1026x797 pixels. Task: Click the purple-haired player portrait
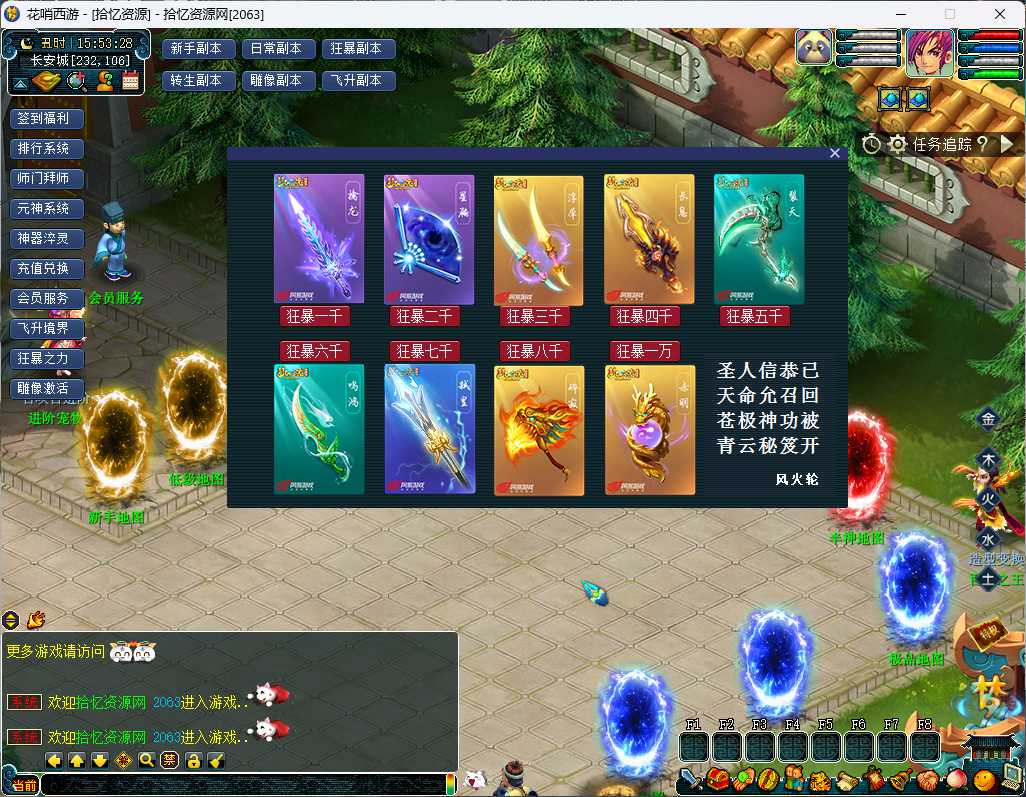[x=929, y=53]
